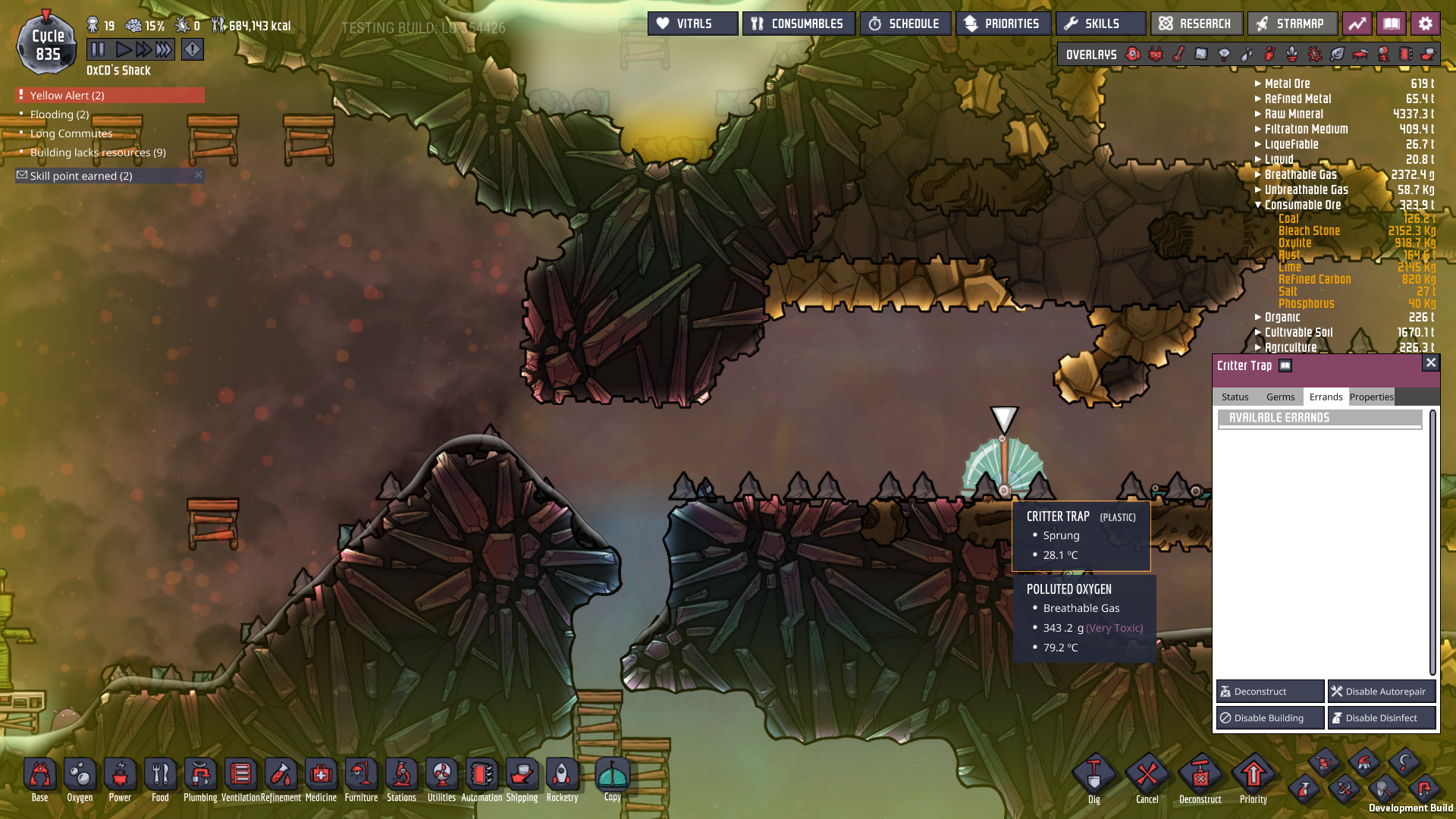This screenshot has height=819, width=1456.
Task: Open the Consumables panel
Action: pyautogui.click(x=799, y=24)
